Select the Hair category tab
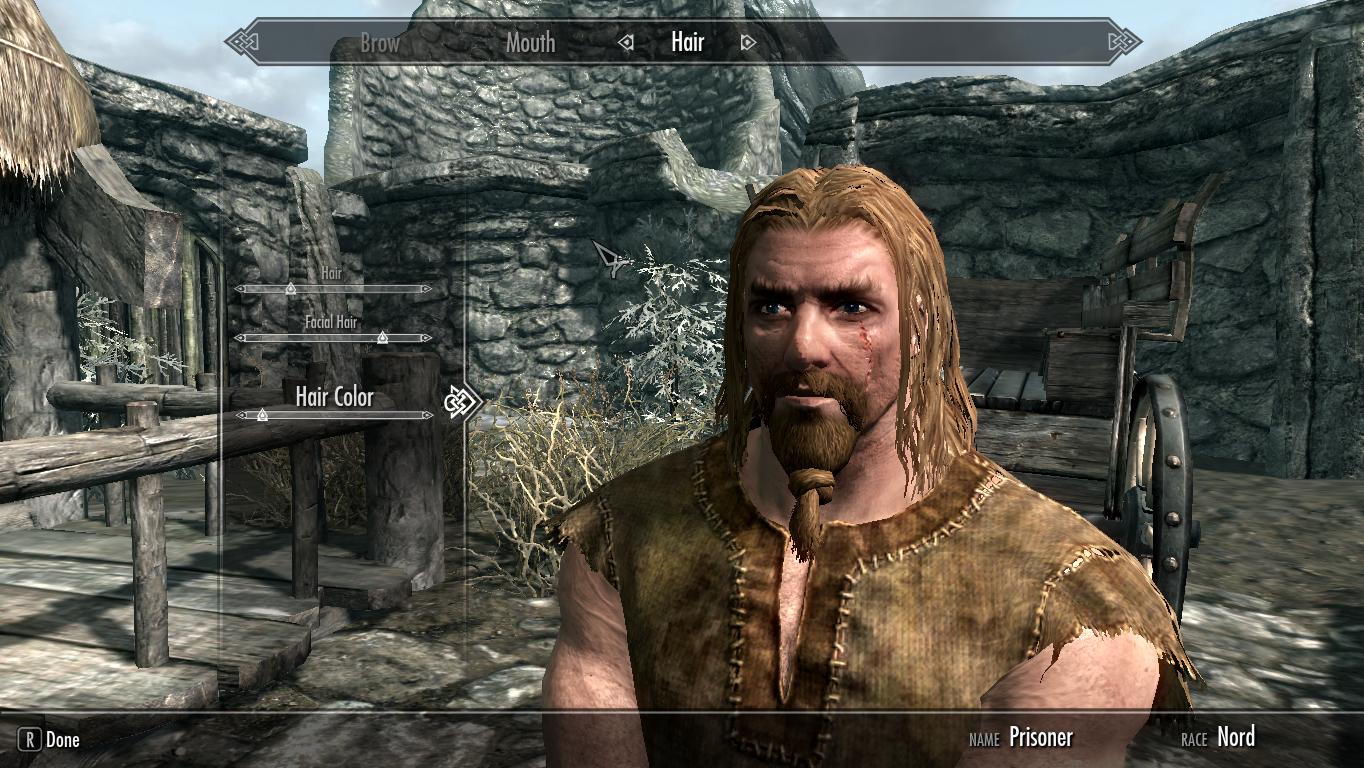This screenshot has width=1364, height=768. pyautogui.click(x=687, y=42)
